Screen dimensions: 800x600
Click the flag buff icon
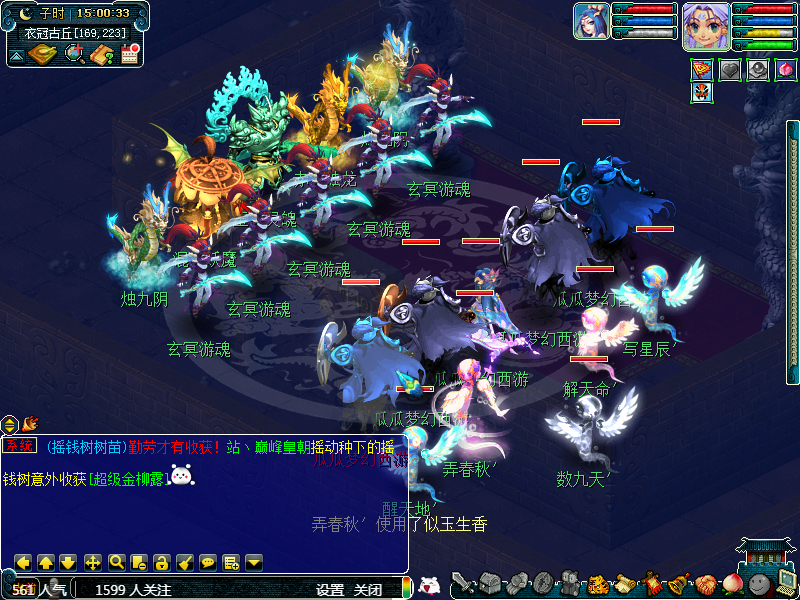(702, 70)
